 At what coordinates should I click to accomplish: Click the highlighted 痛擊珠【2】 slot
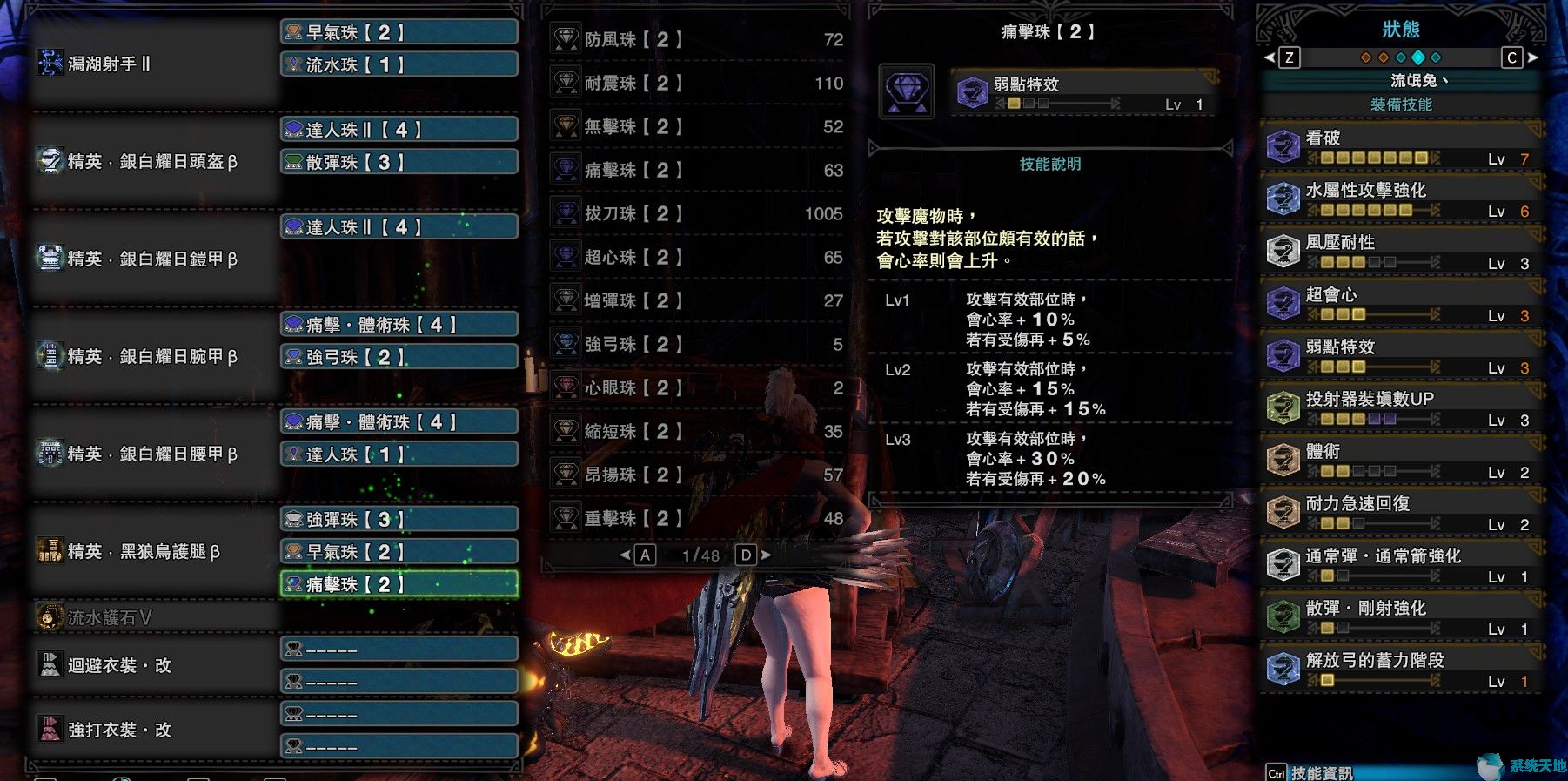399,584
